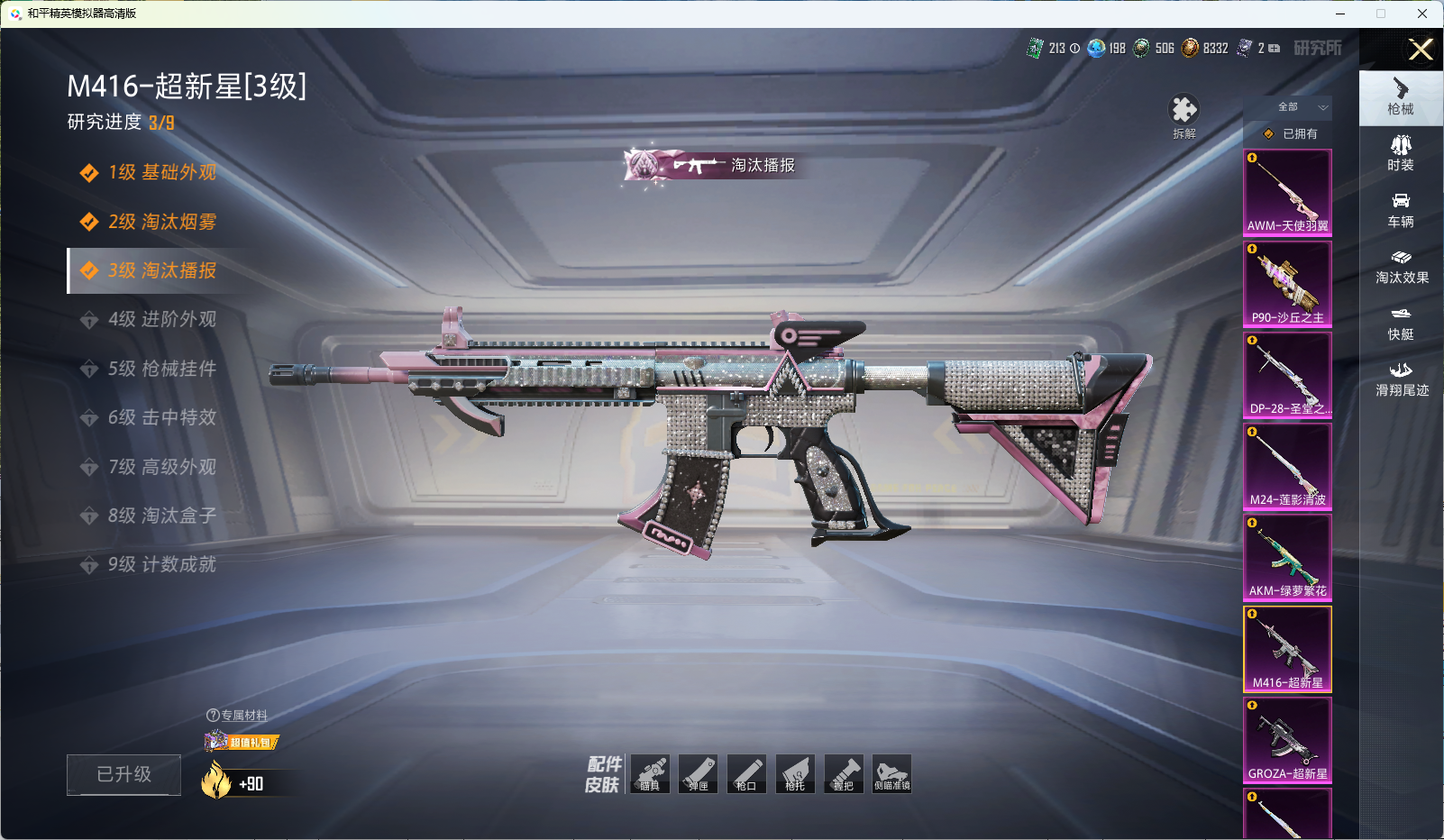
Task: Select the AWM-天使羽翼 skin thumbnail
Action: (x=1287, y=192)
